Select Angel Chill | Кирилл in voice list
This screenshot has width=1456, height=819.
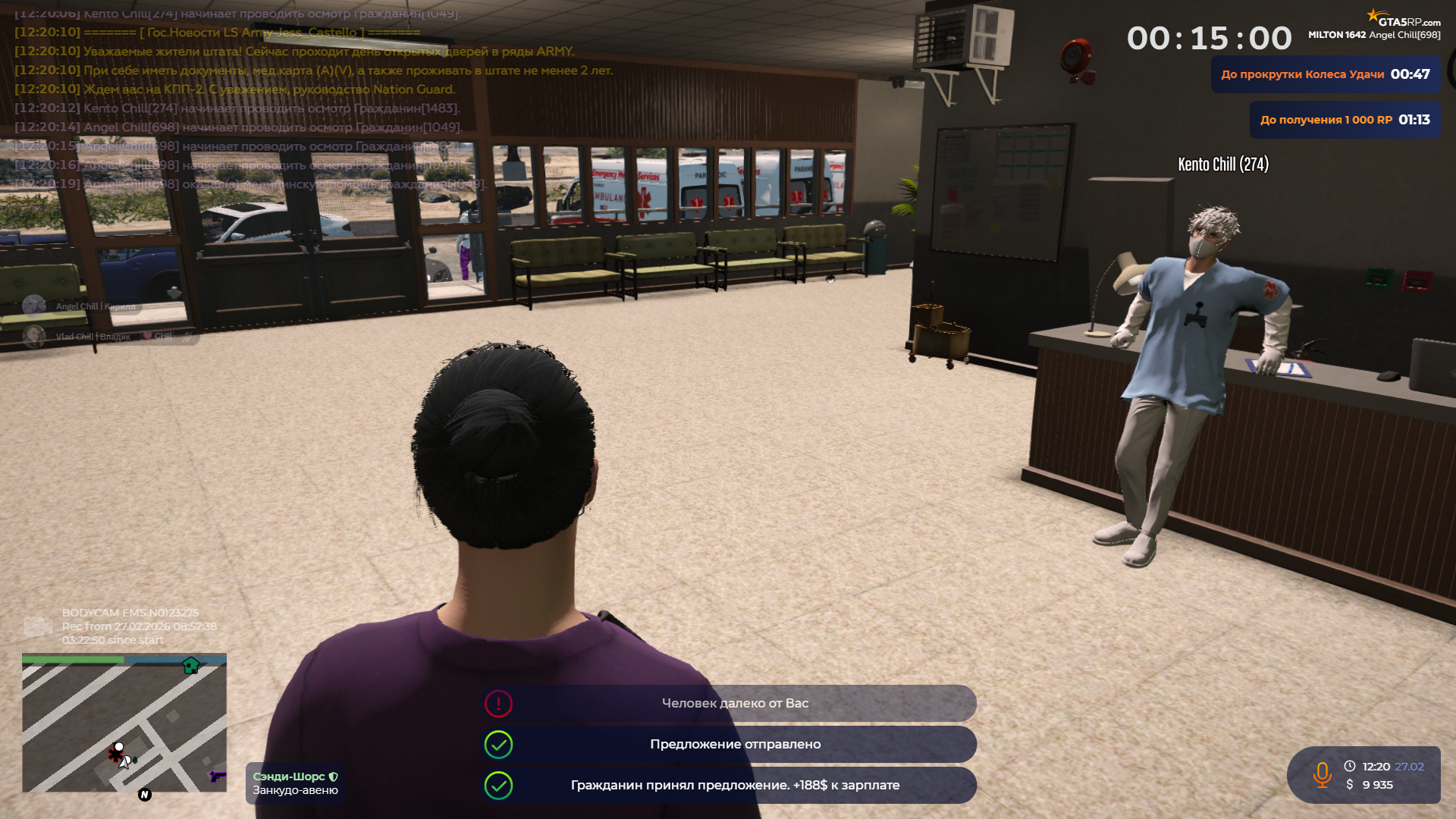pyautogui.click(x=95, y=306)
